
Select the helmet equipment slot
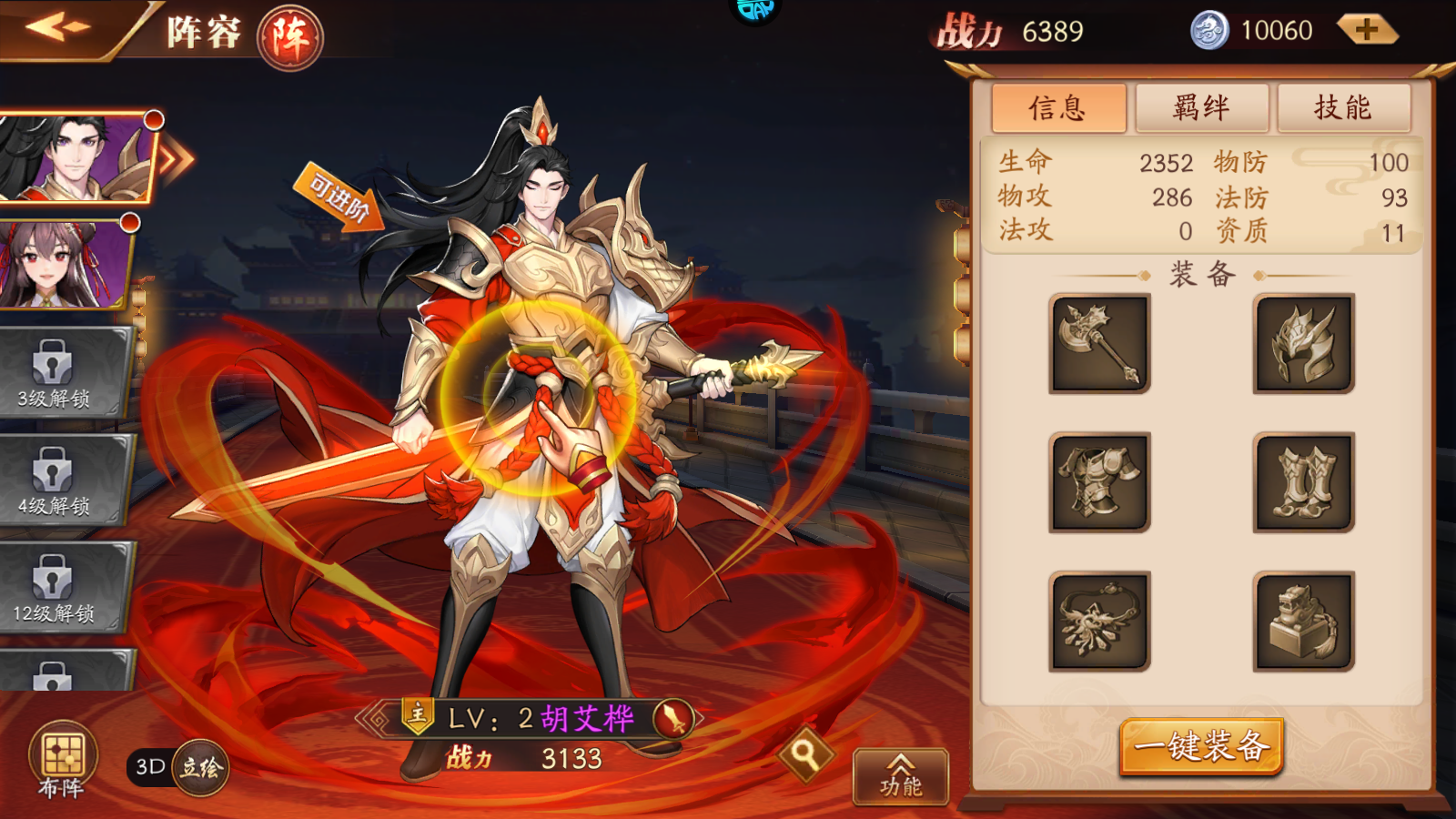pos(1303,344)
